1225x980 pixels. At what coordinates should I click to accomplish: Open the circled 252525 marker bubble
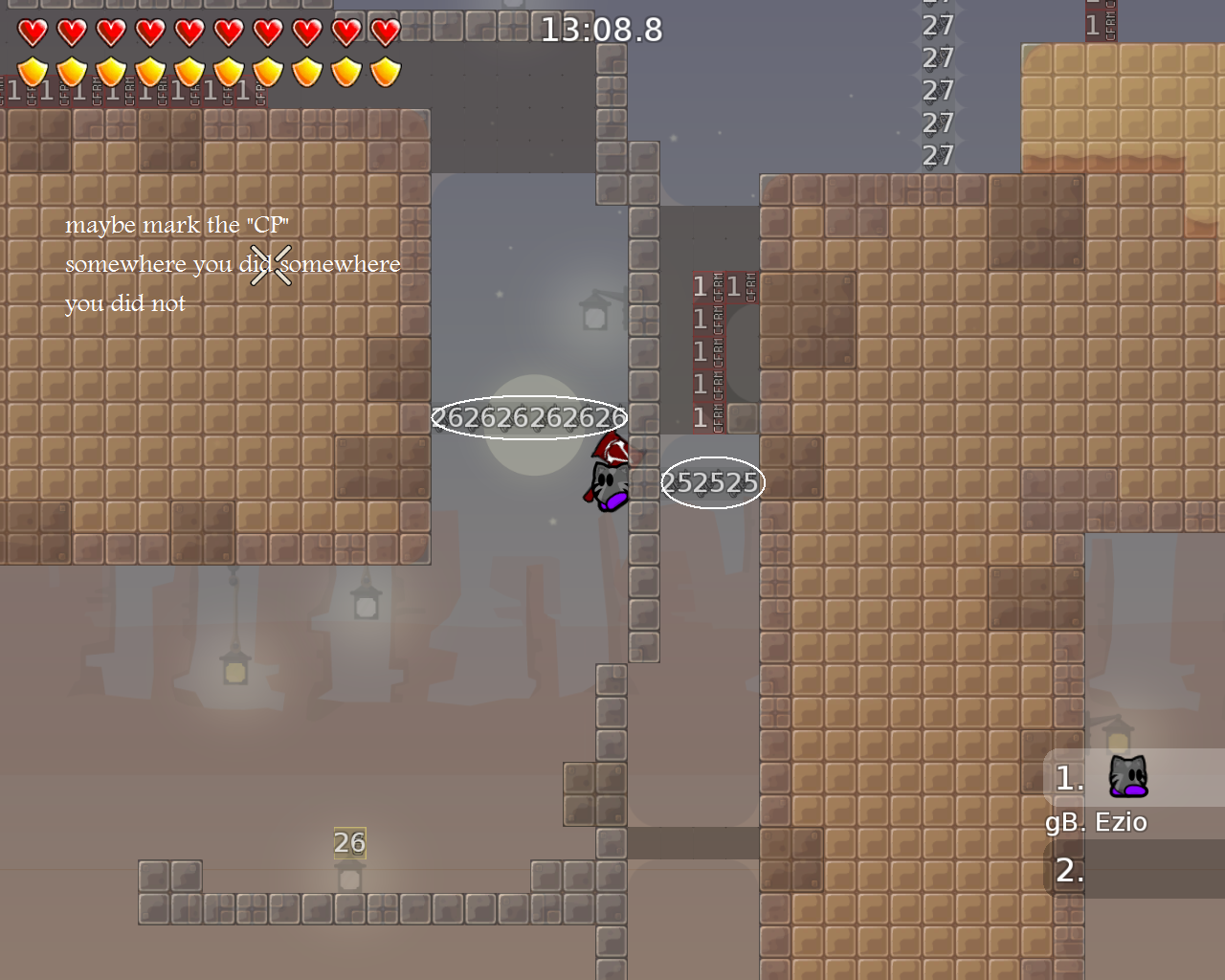tap(713, 483)
